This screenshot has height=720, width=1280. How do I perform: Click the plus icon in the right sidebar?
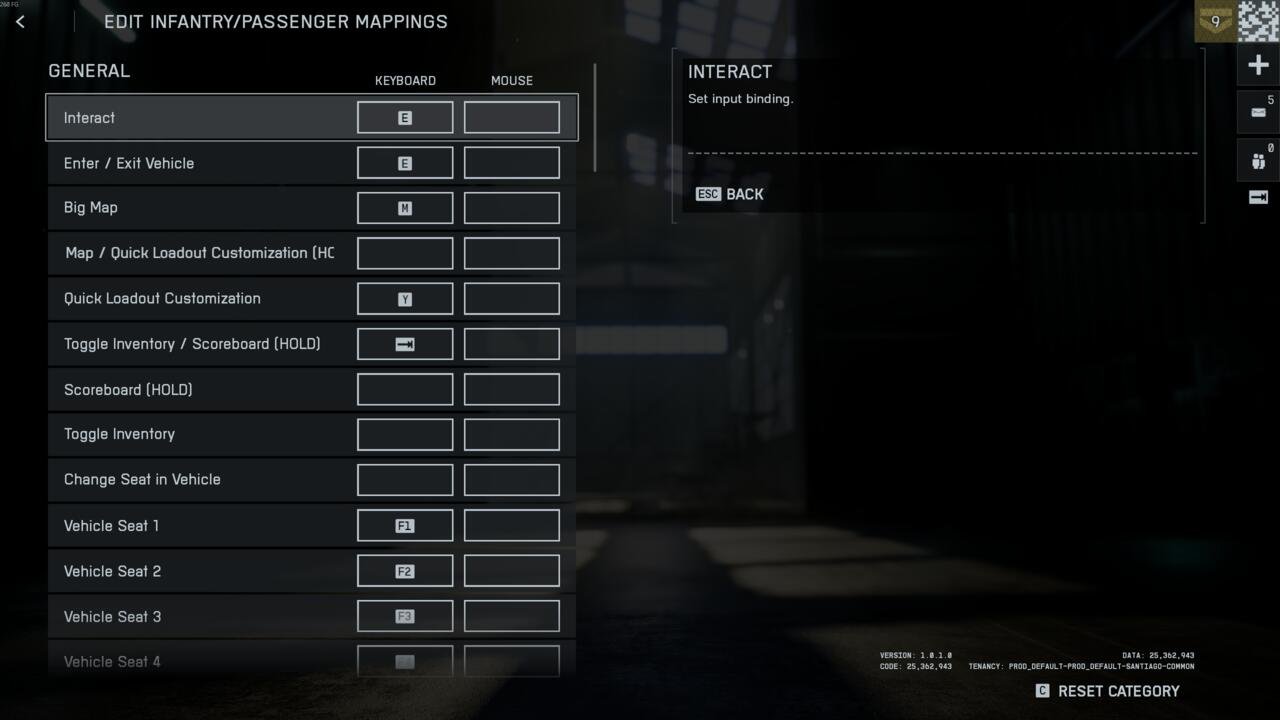pyautogui.click(x=1257, y=64)
